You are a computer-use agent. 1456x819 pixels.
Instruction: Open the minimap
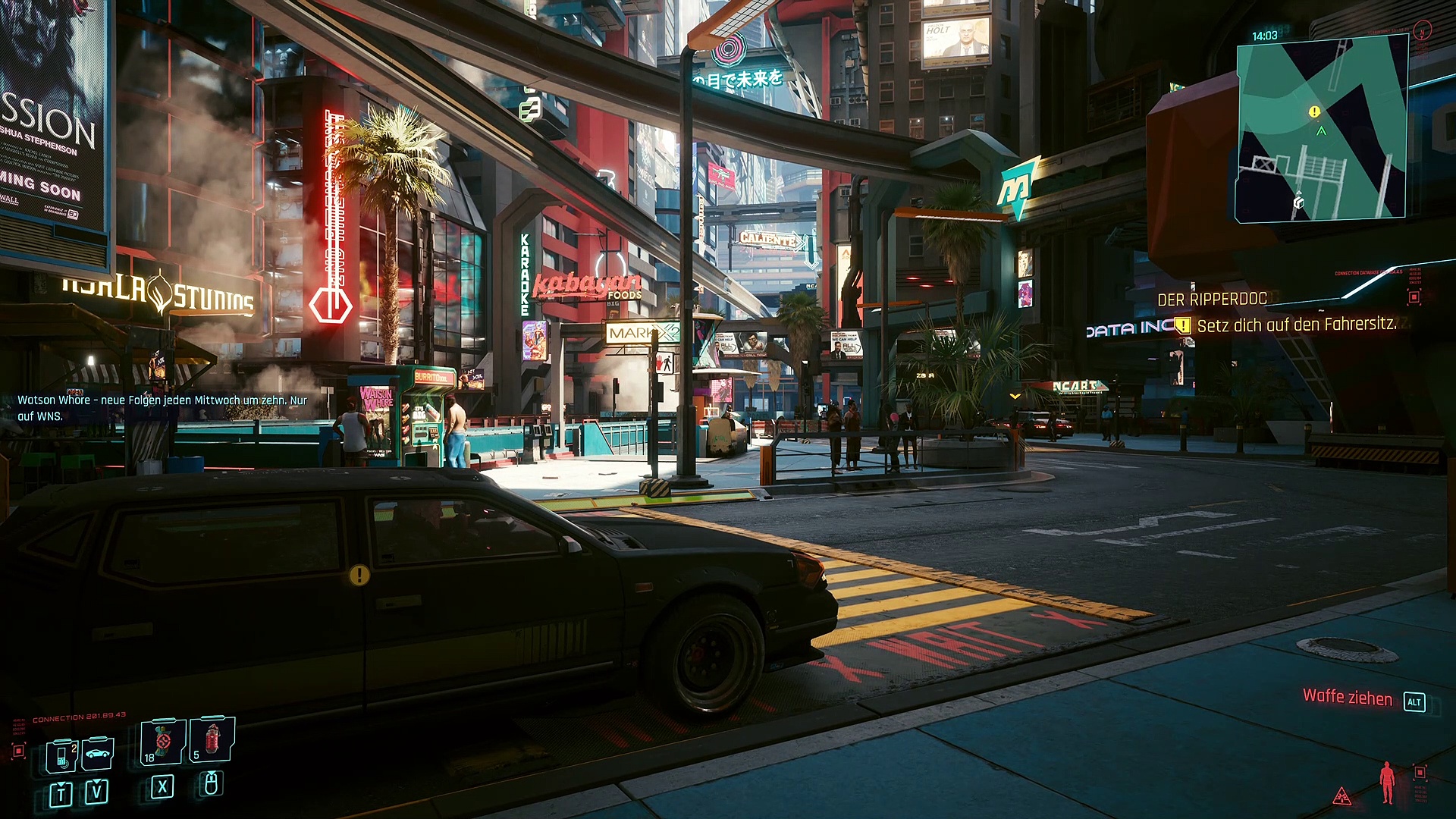(x=1322, y=129)
